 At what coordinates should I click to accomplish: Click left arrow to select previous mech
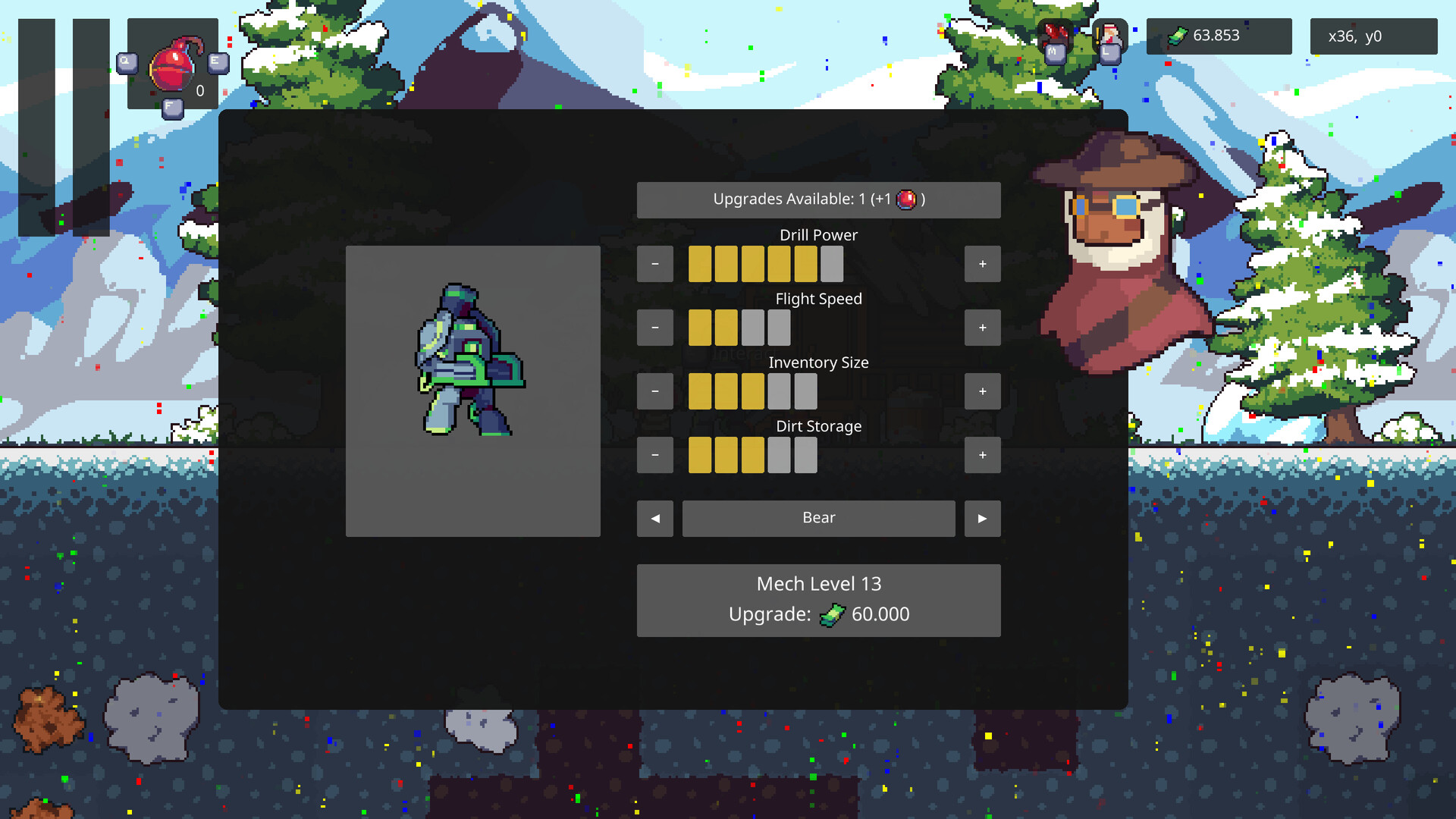tap(654, 518)
